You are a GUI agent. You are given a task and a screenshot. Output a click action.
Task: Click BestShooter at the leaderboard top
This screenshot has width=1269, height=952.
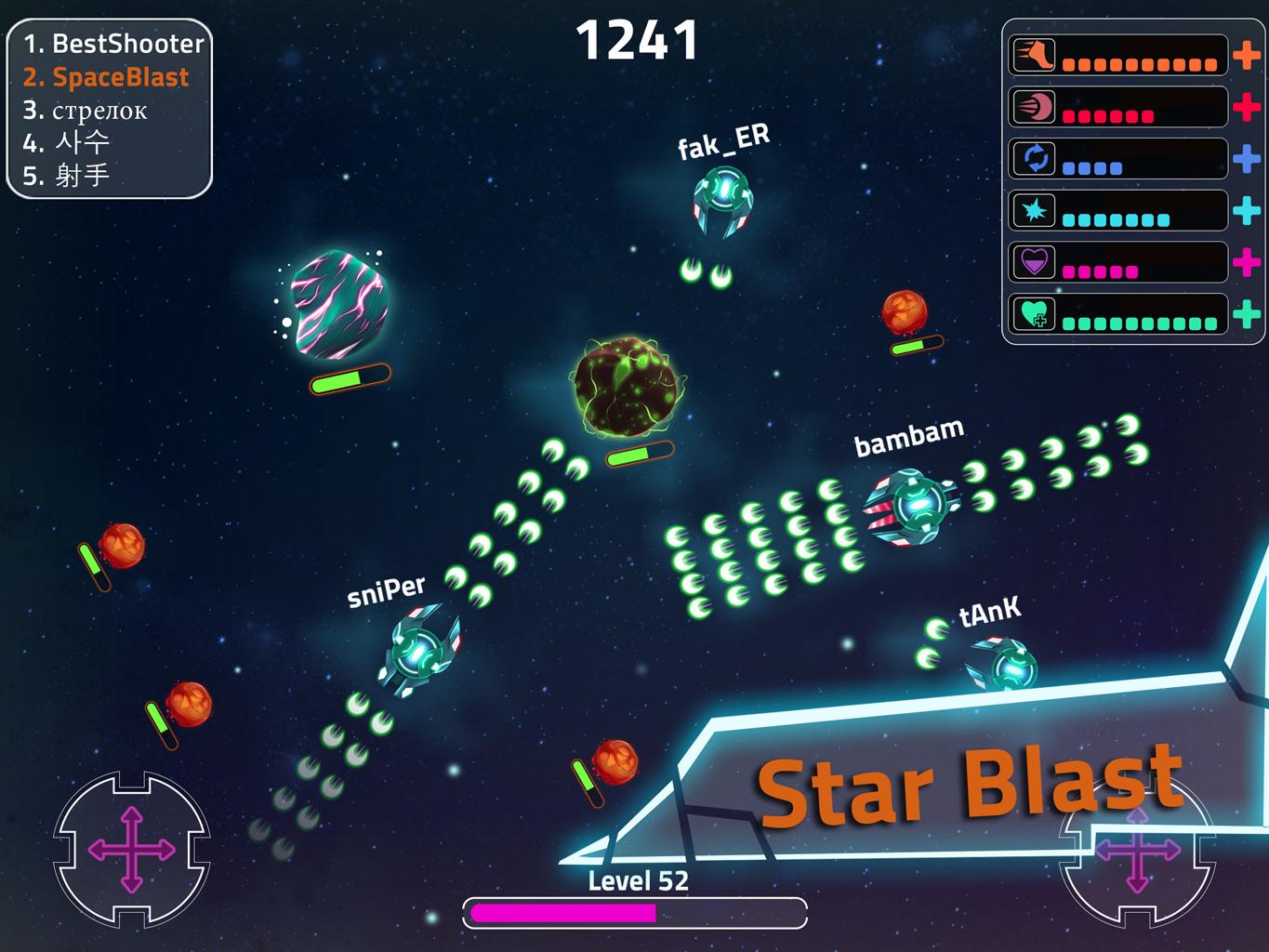pyautogui.click(x=113, y=44)
